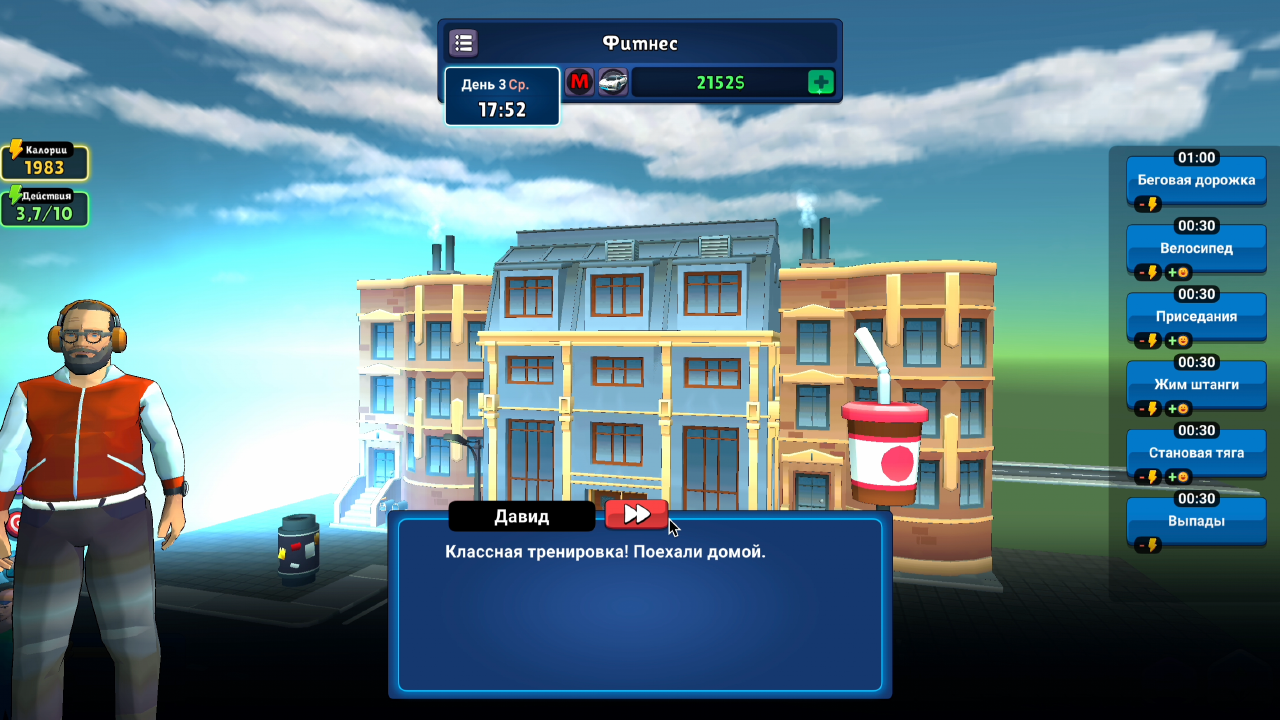Open the День 3 clock panel

click(x=502, y=97)
